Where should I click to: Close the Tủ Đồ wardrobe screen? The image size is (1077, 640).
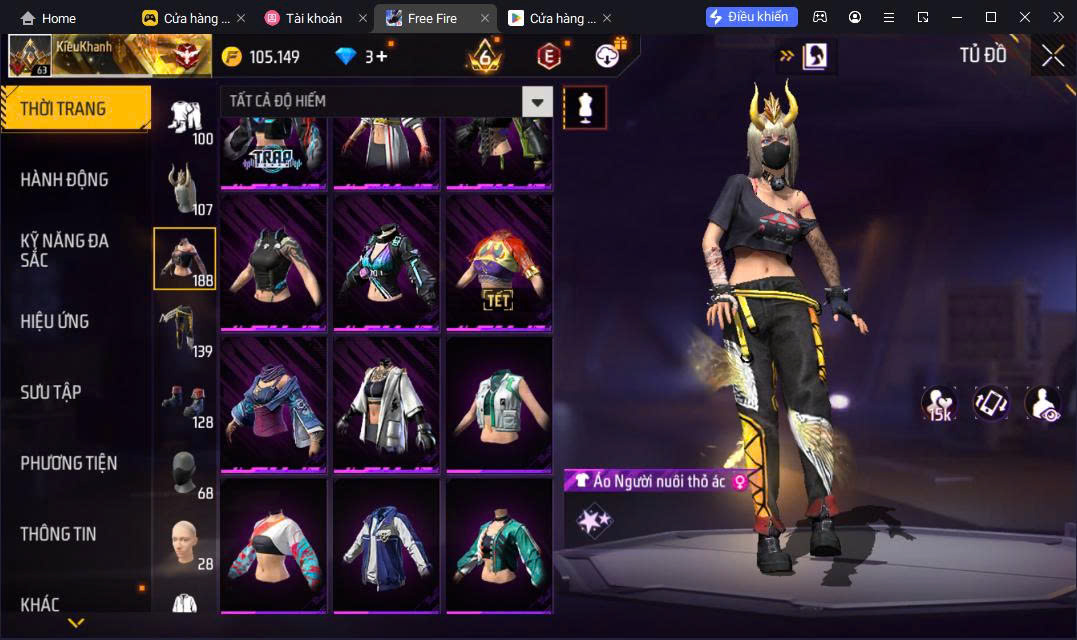(1052, 56)
